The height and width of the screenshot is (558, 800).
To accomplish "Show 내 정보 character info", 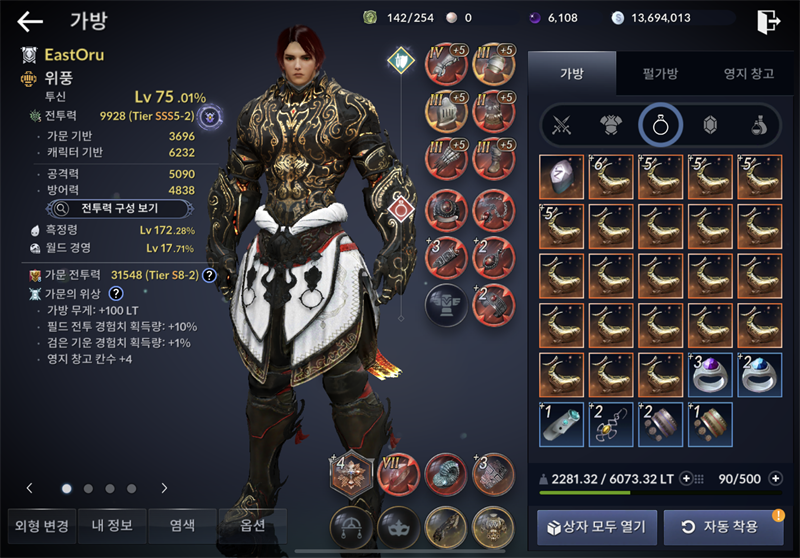I will click(x=111, y=525).
